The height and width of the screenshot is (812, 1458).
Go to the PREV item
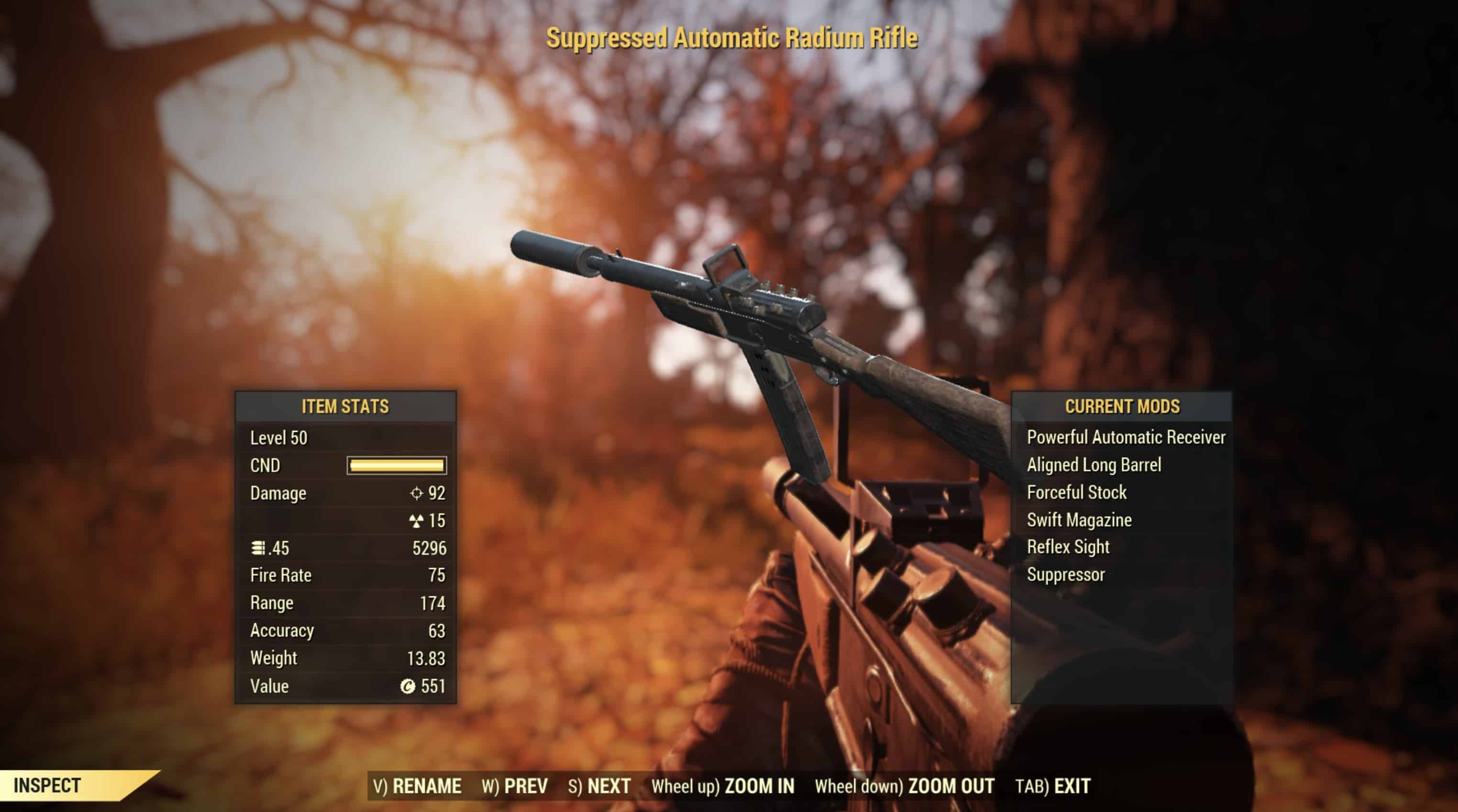pyautogui.click(x=515, y=786)
